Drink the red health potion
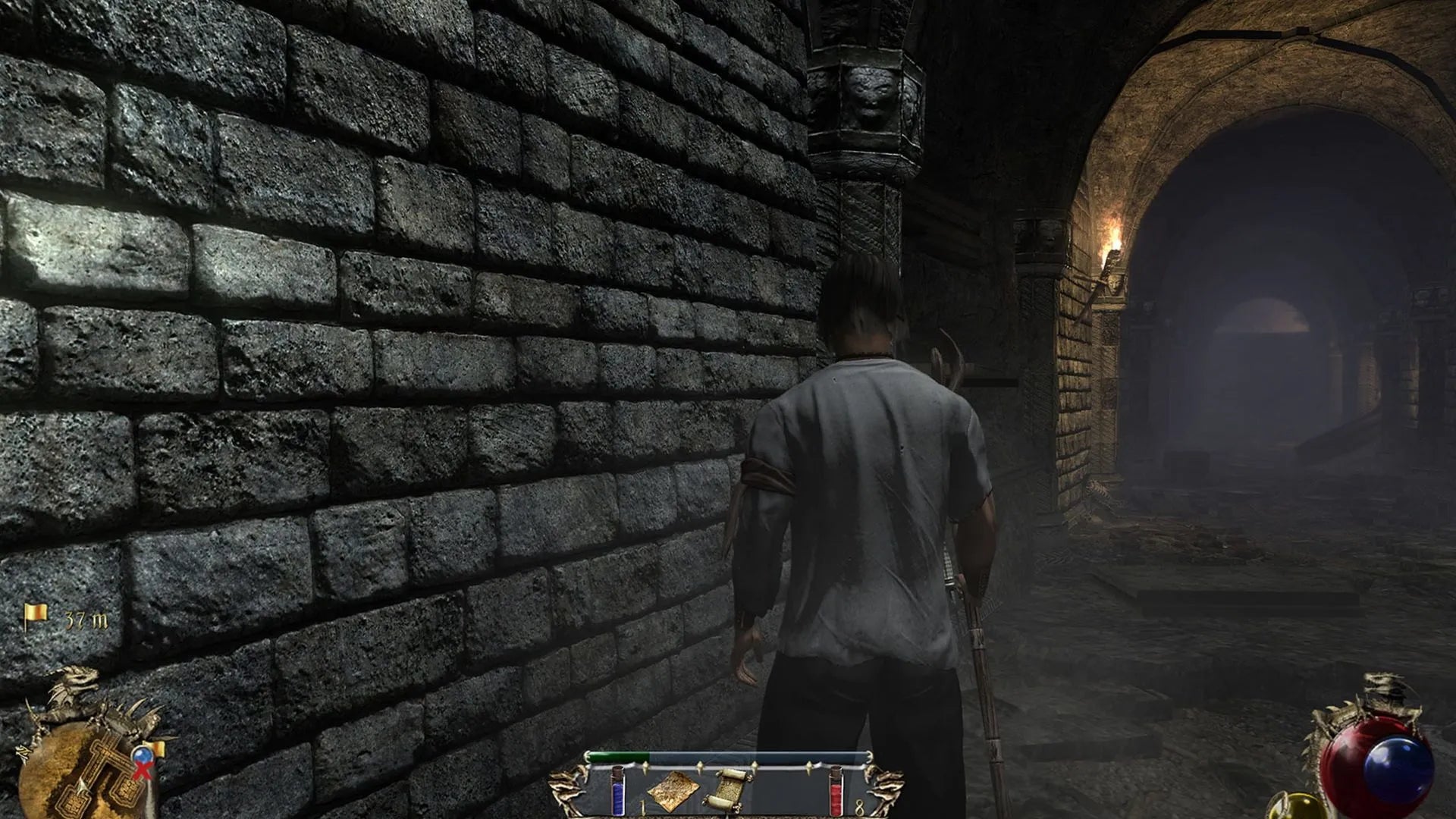This screenshot has height=819, width=1456. coord(836,790)
